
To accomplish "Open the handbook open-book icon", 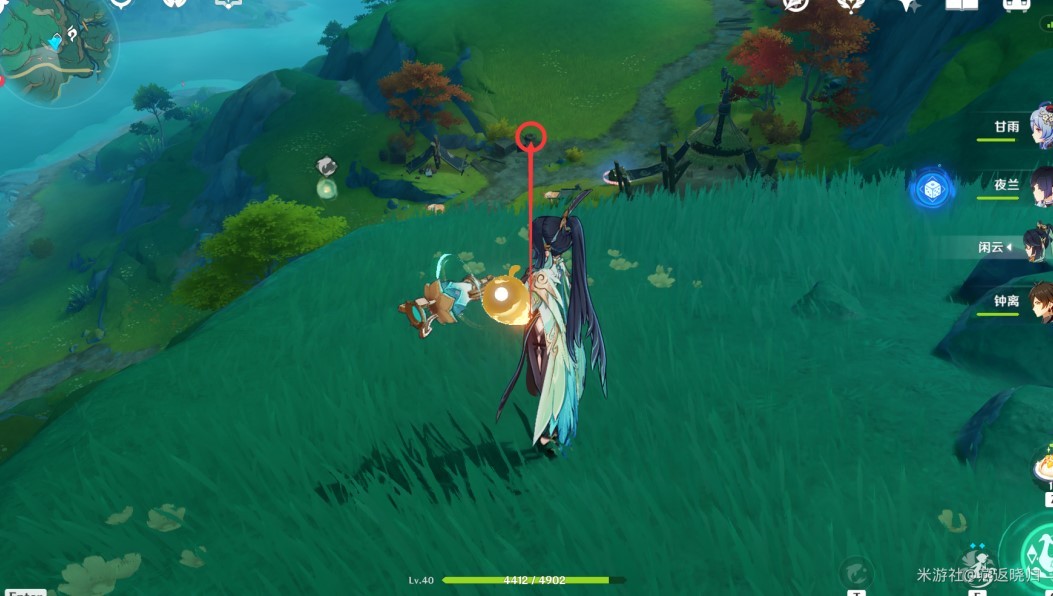I will 961,4.
